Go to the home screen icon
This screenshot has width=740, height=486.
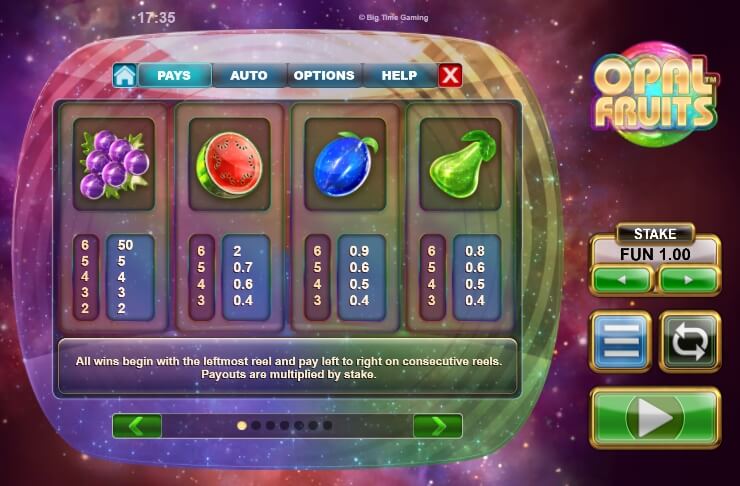point(124,75)
